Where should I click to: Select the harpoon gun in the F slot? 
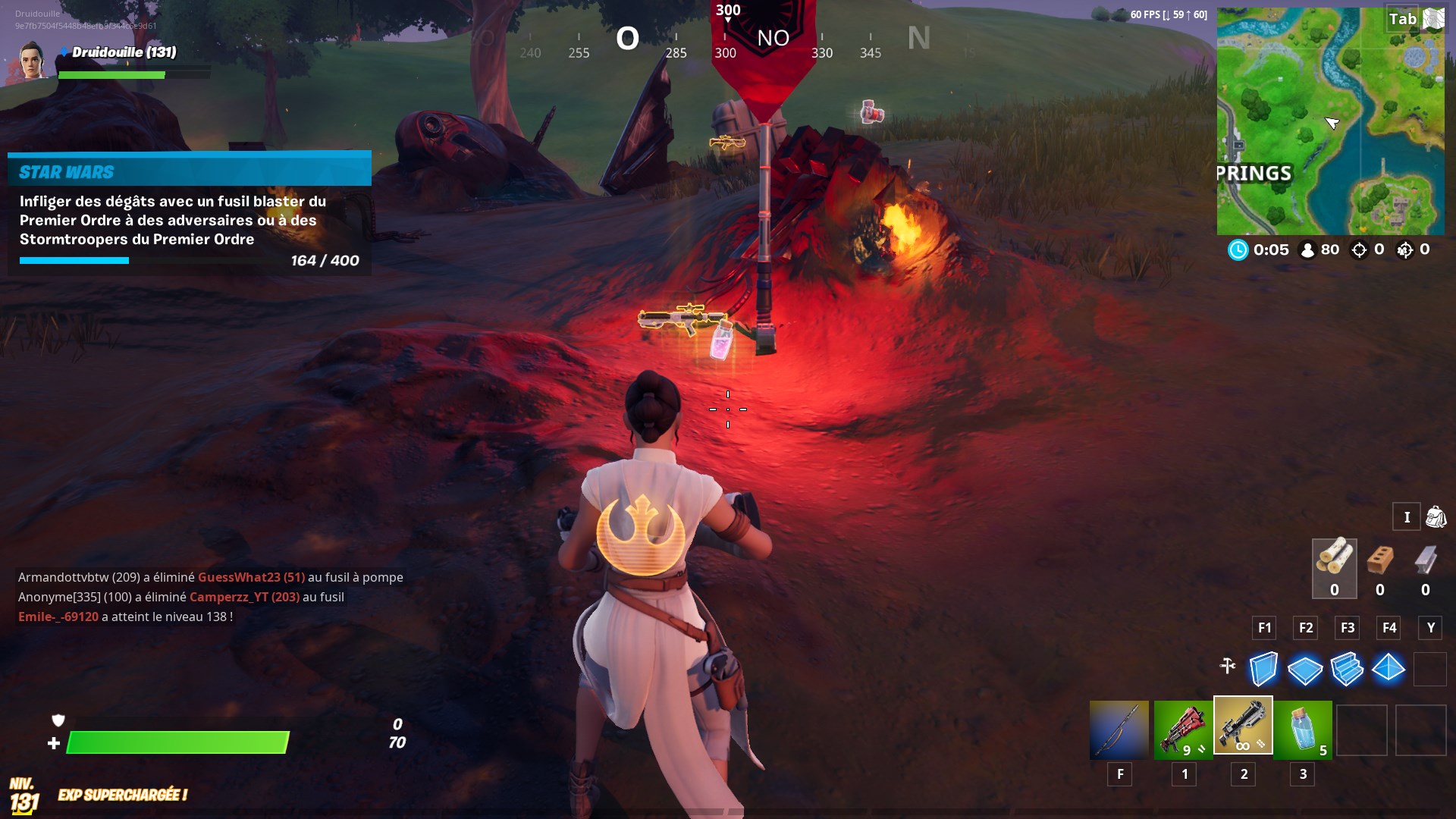pos(1120,730)
